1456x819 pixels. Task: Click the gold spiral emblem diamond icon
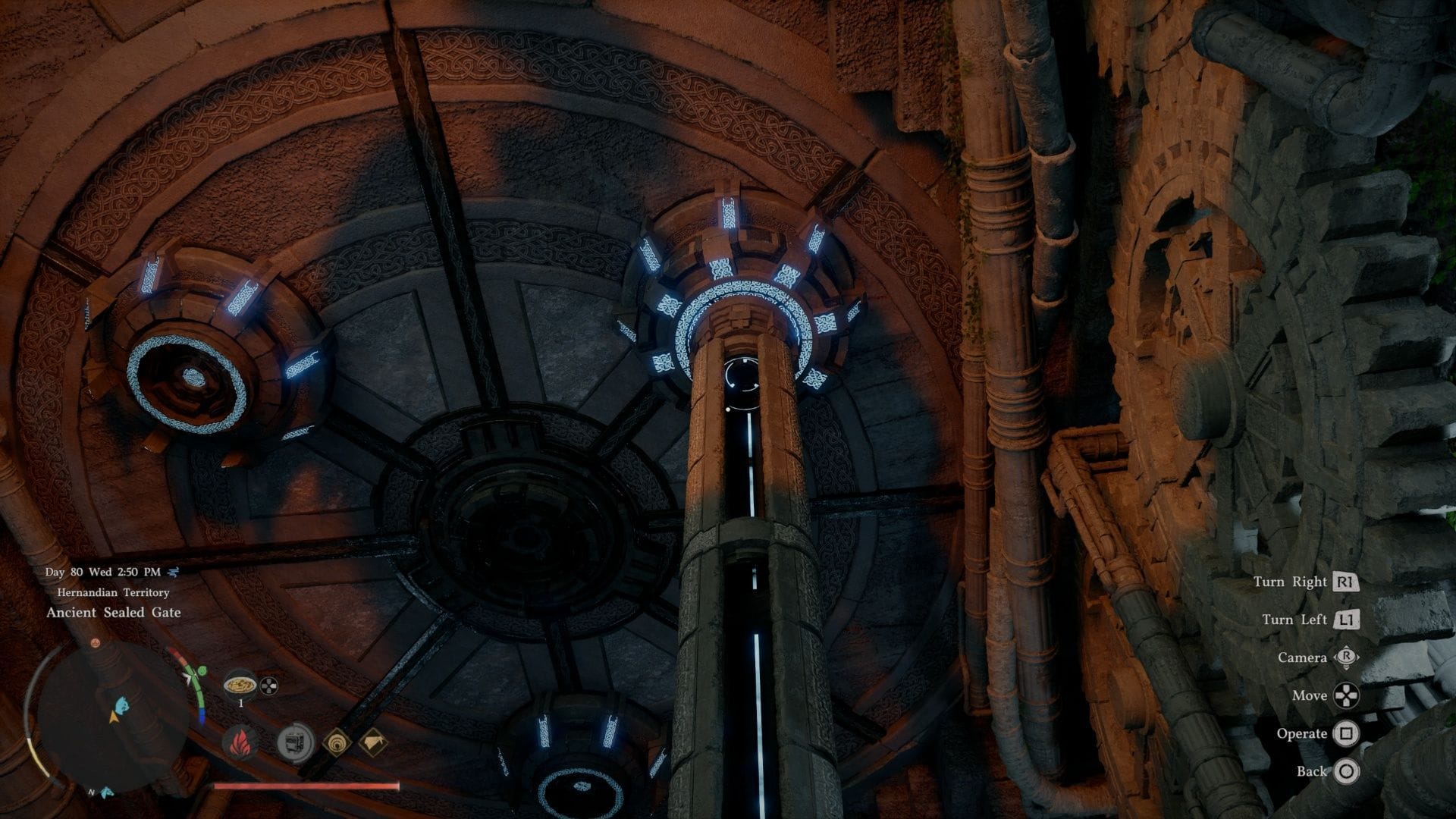point(338,744)
